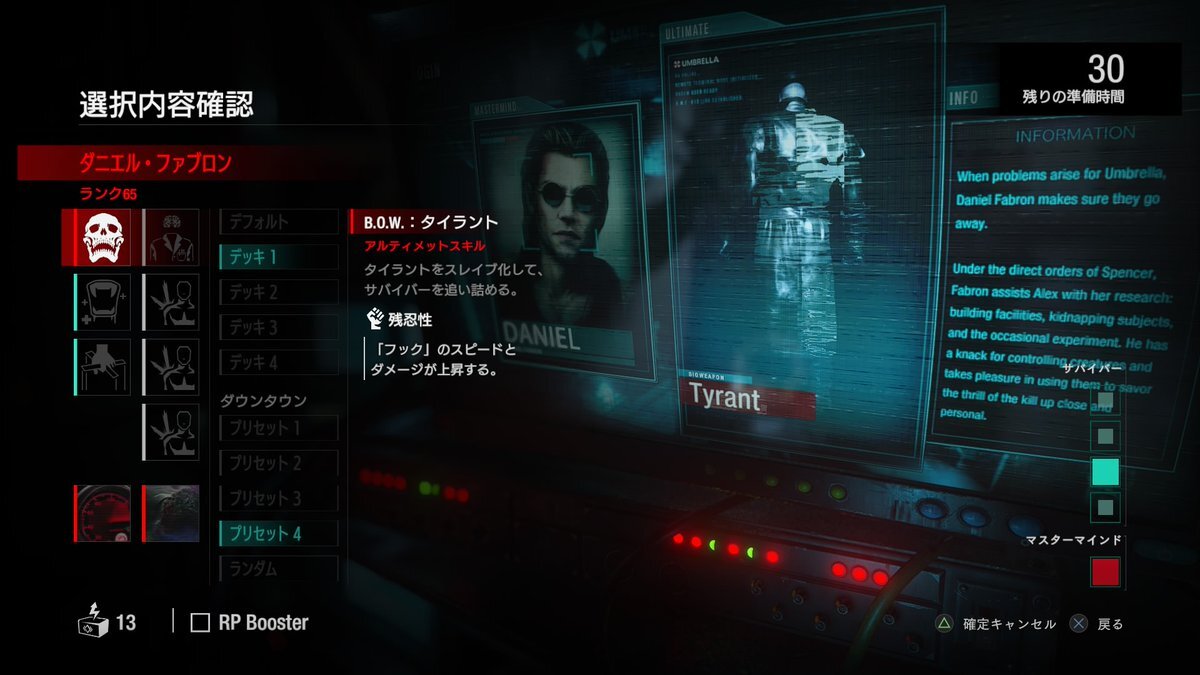Screen dimensions: 1200x675
Task: Switch to プリセット 3
Action: point(279,498)
